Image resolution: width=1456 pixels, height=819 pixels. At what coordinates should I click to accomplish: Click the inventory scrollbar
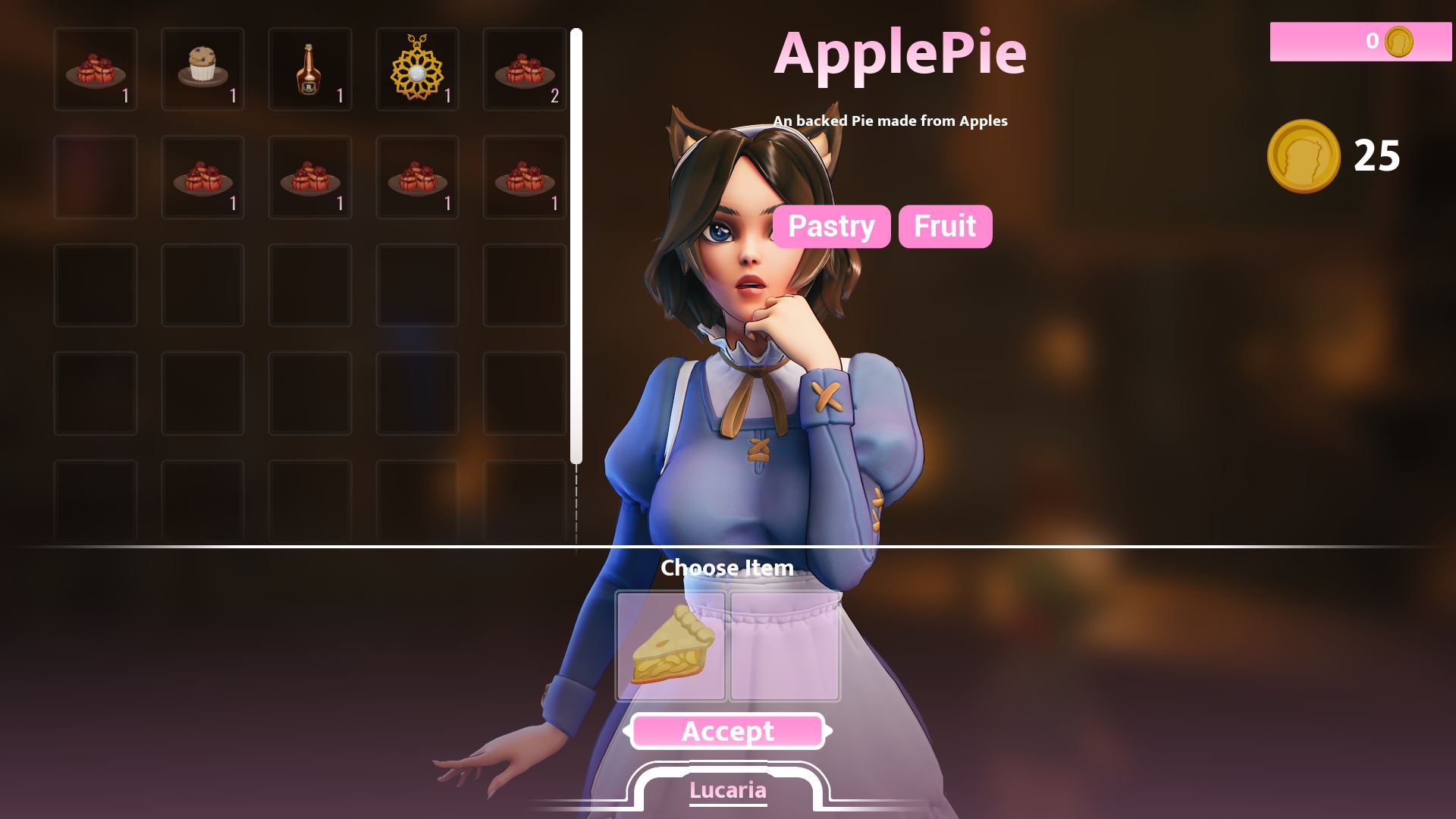coord(576,246)
